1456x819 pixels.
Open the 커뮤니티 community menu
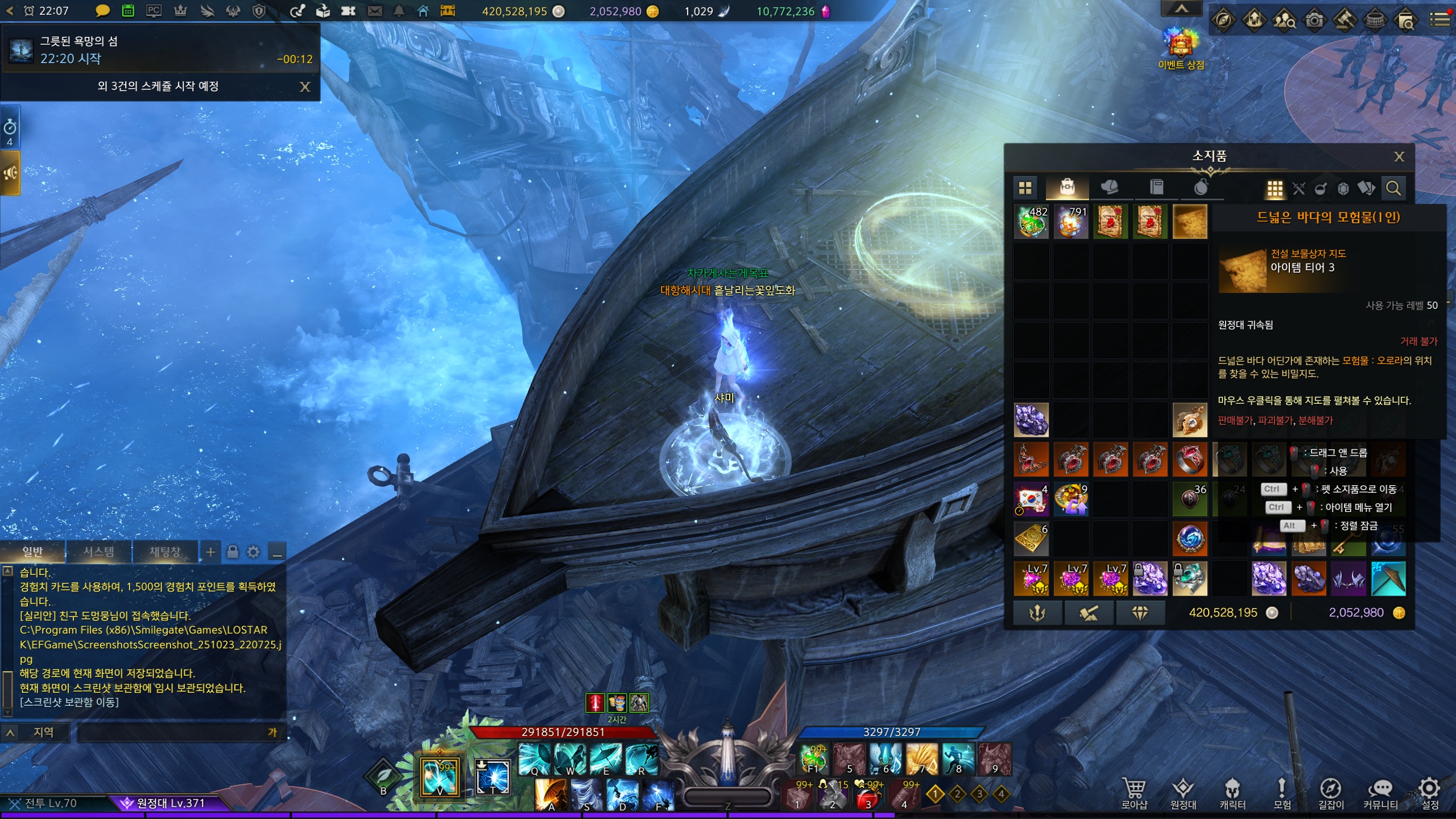coord(1380,793)
